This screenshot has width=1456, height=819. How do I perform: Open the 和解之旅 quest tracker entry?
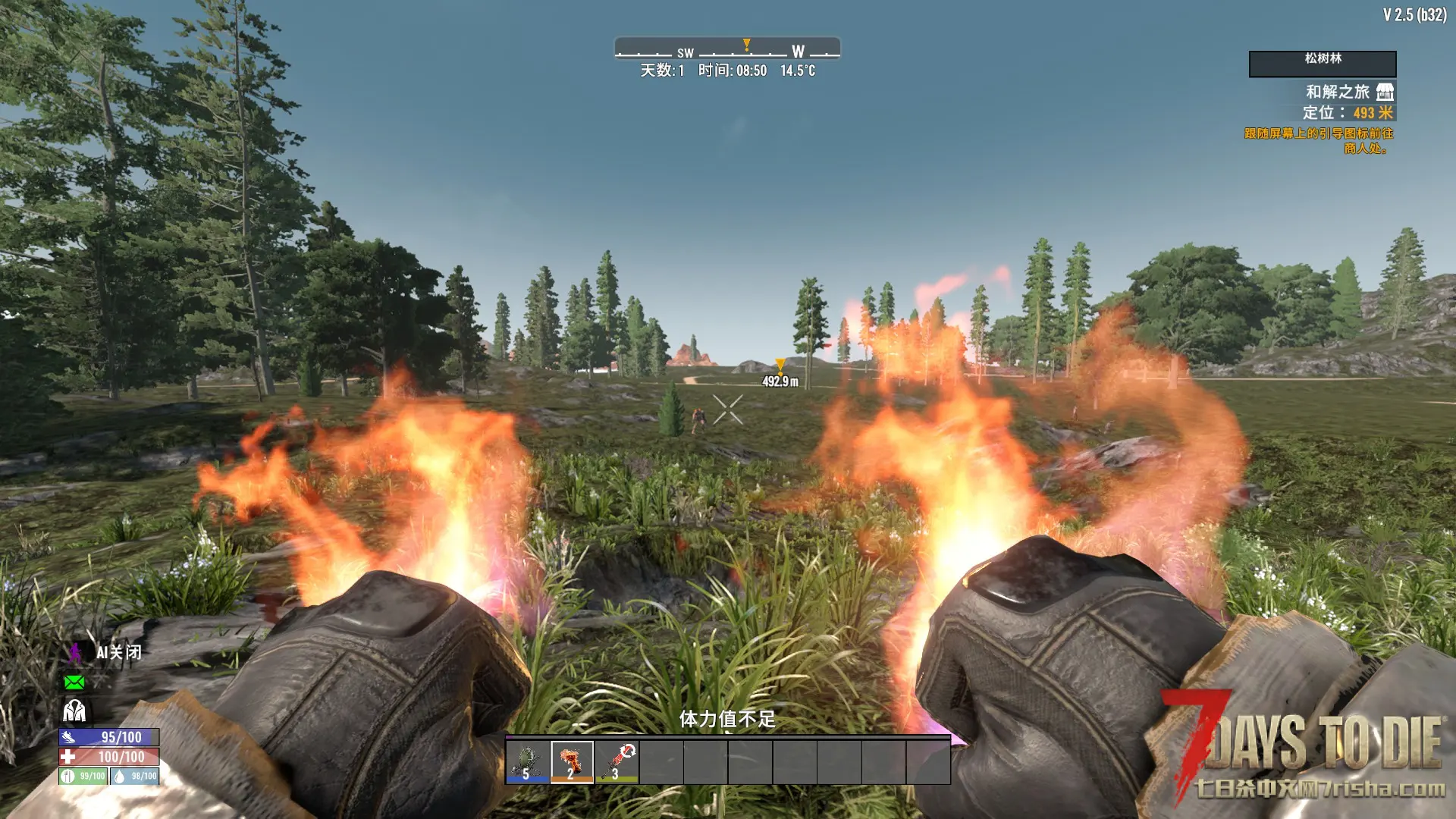[x=1338, y=92]
